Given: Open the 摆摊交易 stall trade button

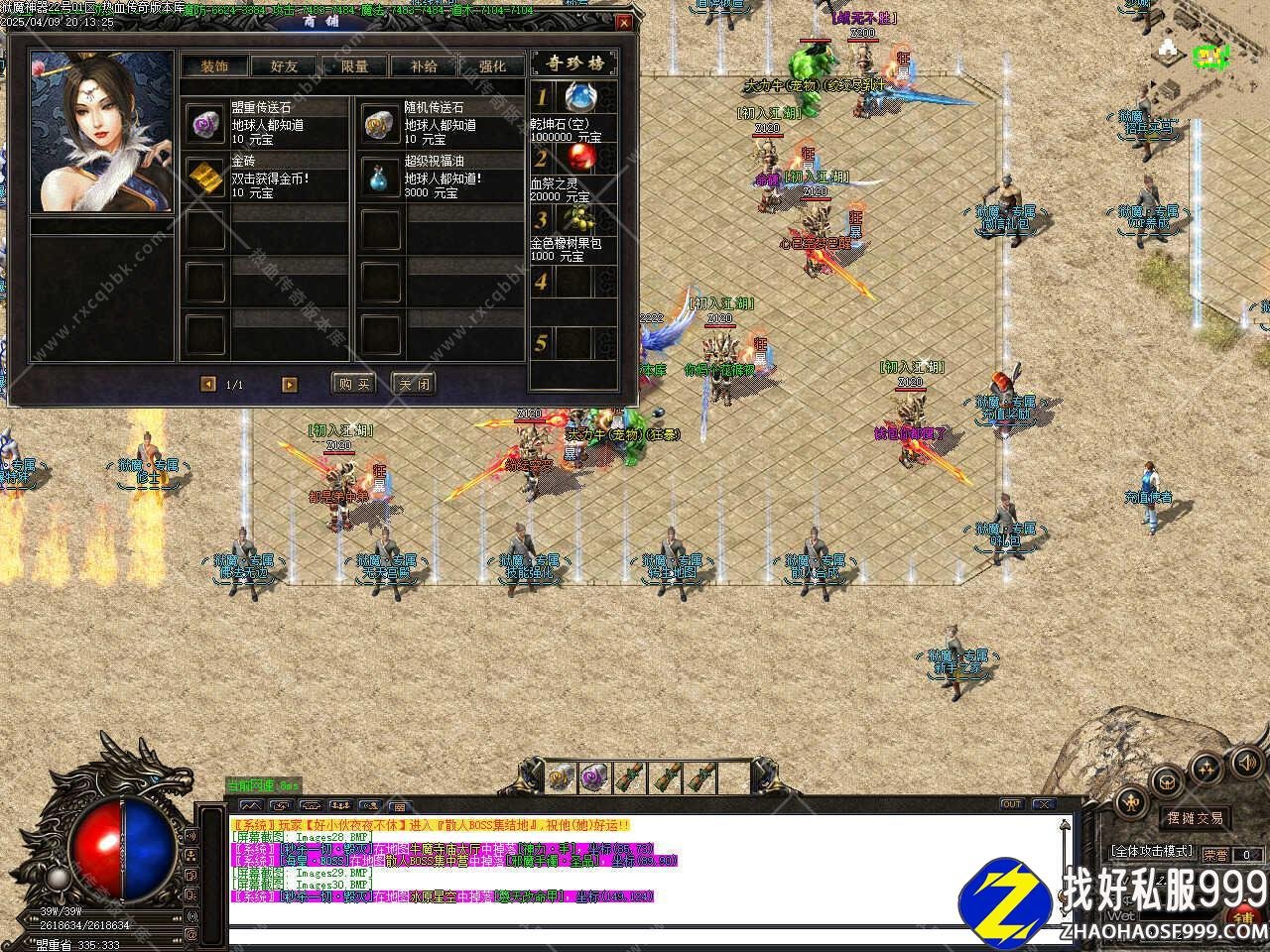Looking at the screenshot, I should pyautogui.click(x=1194, y=818).
